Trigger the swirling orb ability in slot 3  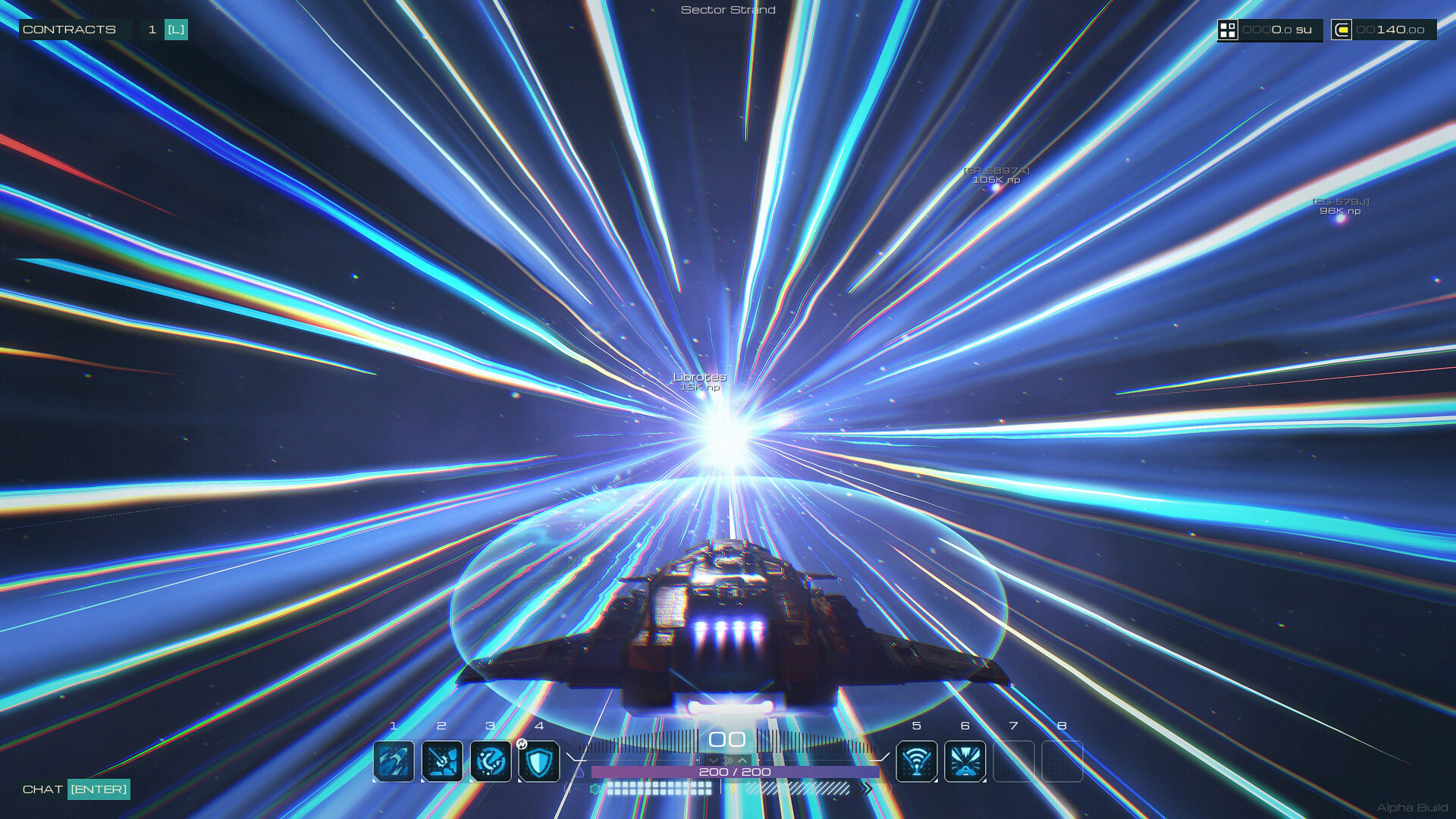(x=491, y=761)
